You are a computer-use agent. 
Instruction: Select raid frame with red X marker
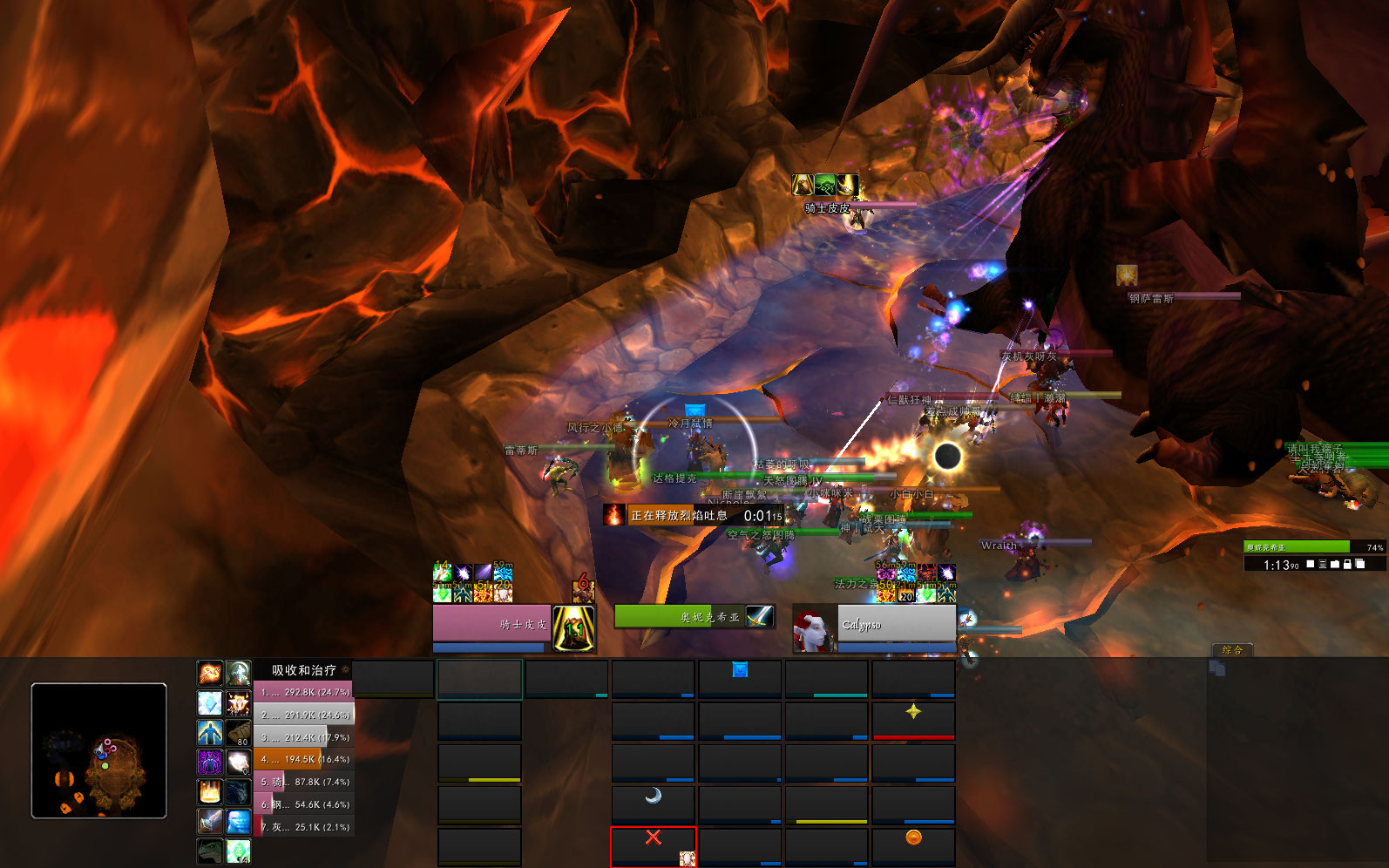coord(653,846)
